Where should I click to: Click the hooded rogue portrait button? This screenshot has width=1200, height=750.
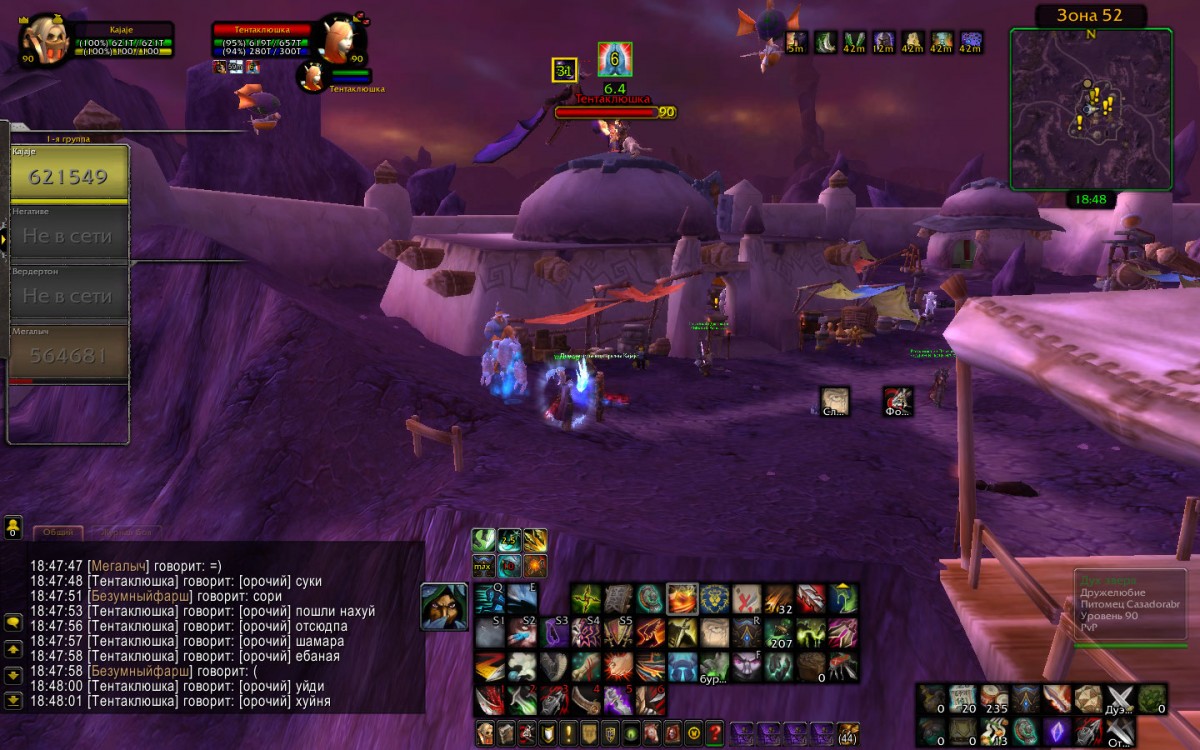(443, 607)
